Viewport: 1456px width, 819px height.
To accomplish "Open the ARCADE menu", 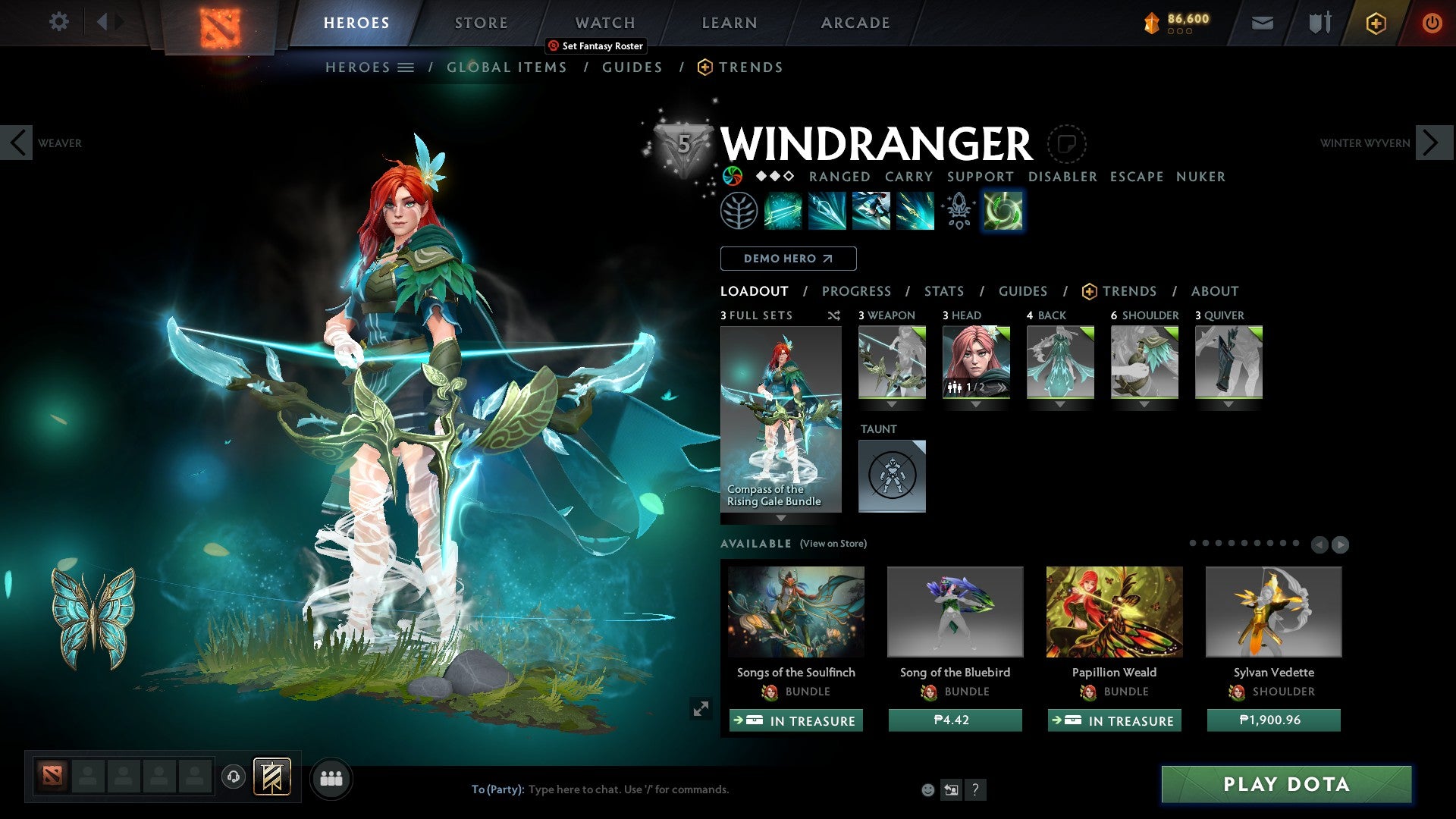I will [855, 22].
